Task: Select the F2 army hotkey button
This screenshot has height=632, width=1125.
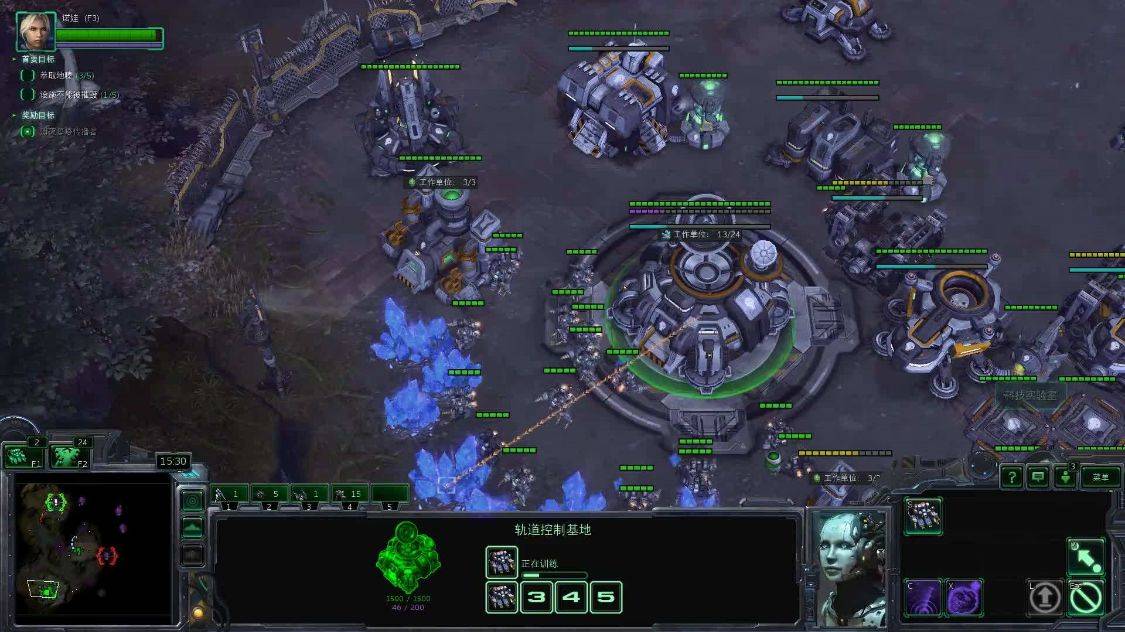Action: tap(69, 457)
